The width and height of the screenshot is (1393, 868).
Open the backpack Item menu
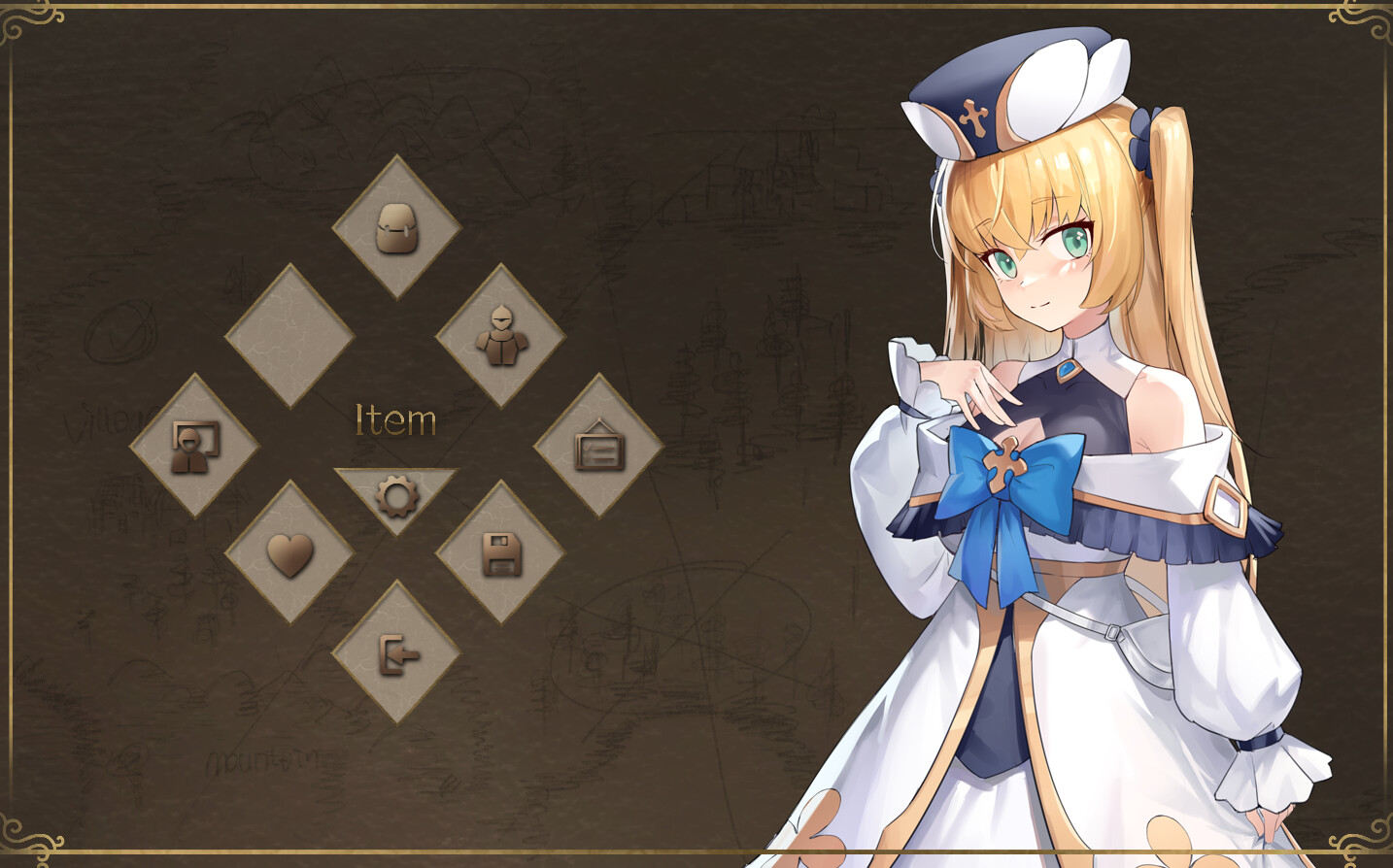point(396,228)
